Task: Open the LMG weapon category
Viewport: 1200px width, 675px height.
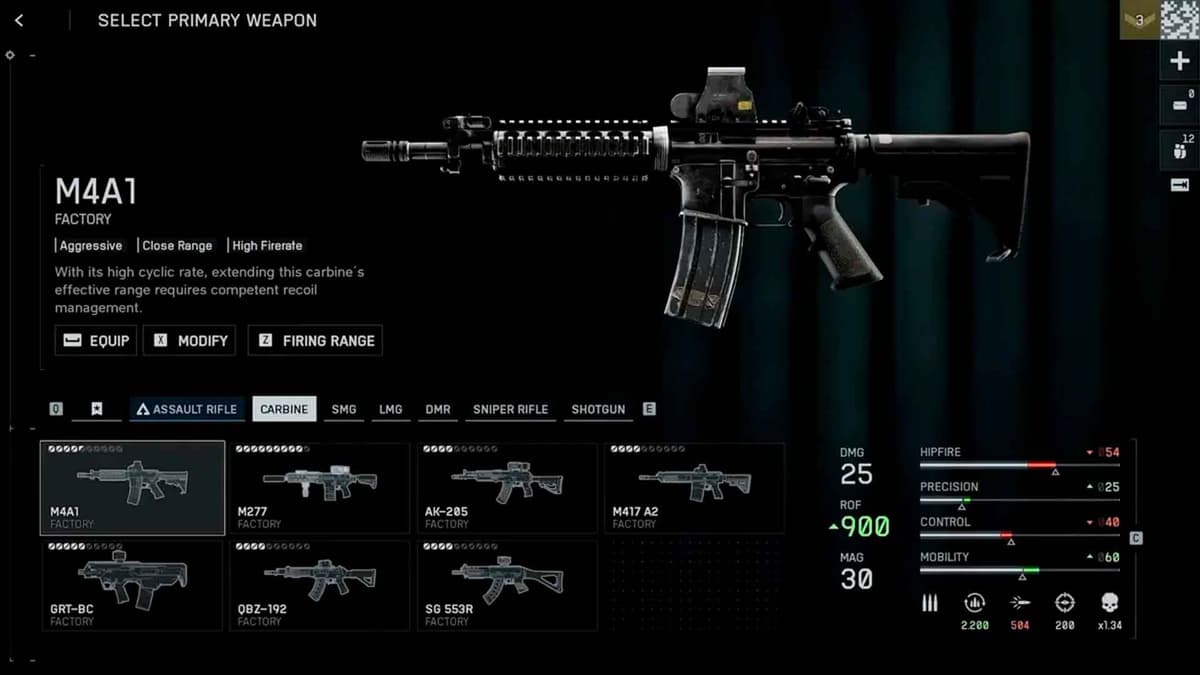Action: [x=390, y=409]
